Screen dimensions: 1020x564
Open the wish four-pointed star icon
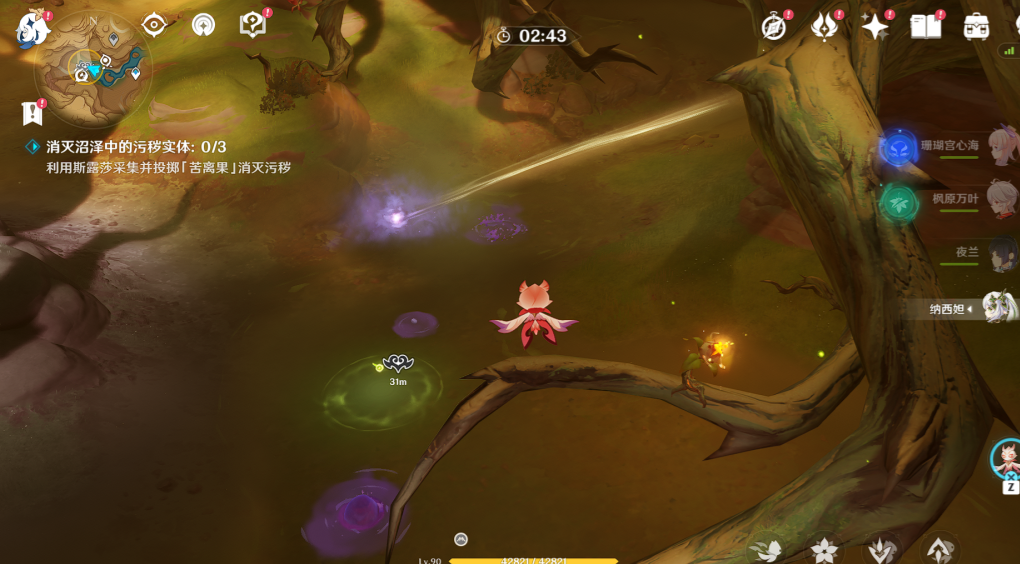coord(875,27)
